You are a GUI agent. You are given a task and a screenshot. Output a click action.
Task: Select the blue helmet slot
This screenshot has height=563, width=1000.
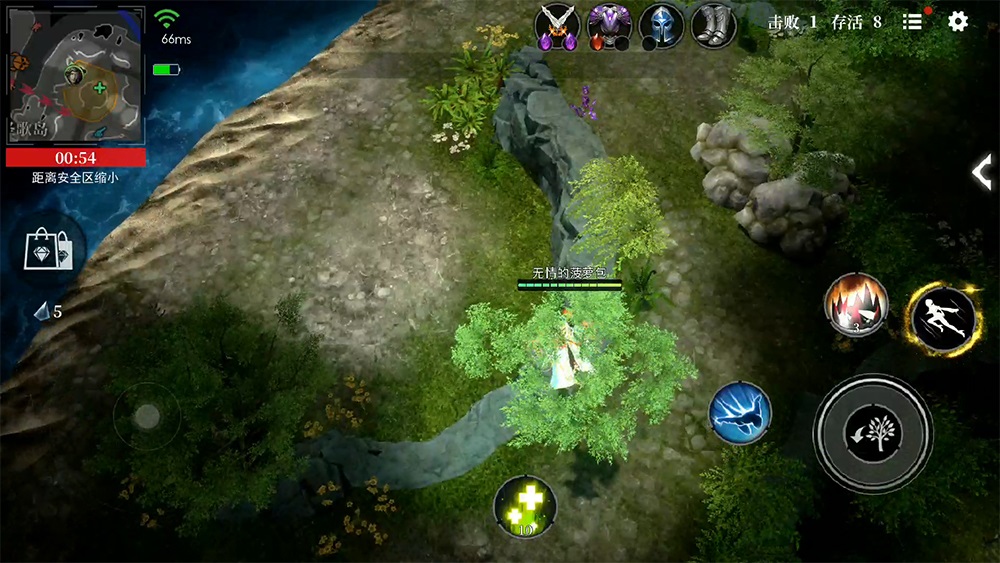(x=661, y=26)
